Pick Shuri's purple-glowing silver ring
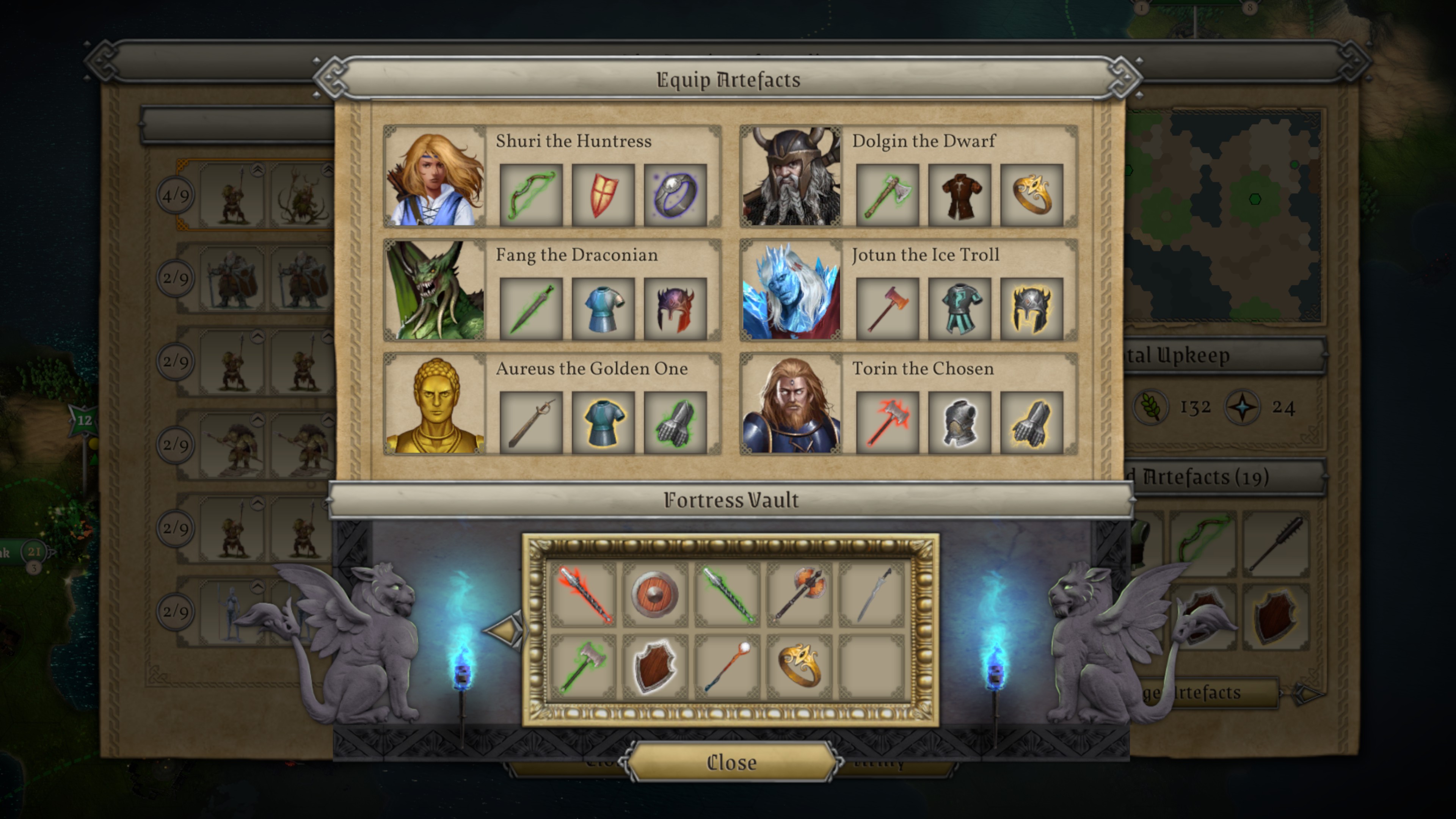The height and width of the screenshot is (819, 1456). tap(675, 196)
